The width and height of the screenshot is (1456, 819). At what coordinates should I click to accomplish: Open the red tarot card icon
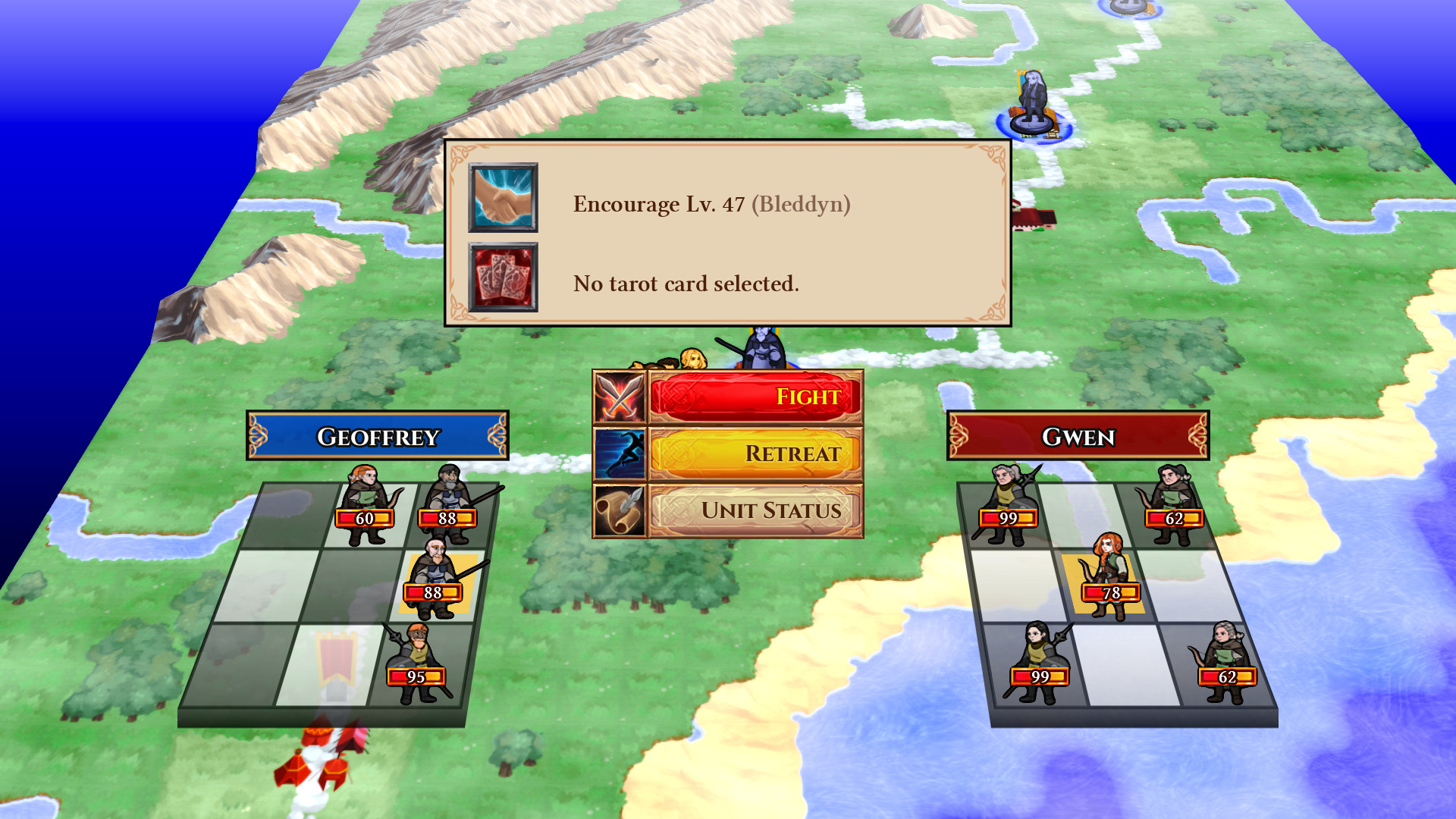point(503,277)
